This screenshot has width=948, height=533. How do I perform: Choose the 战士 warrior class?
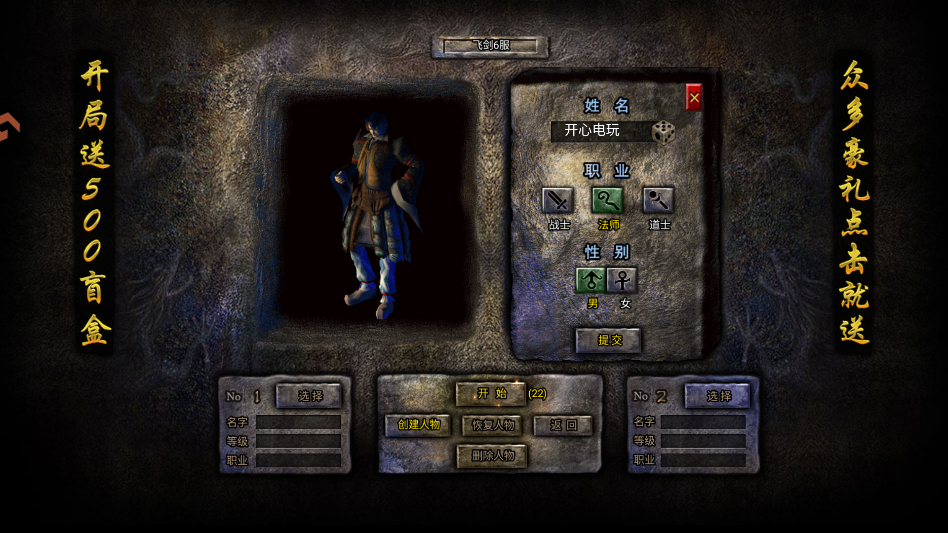558,200
